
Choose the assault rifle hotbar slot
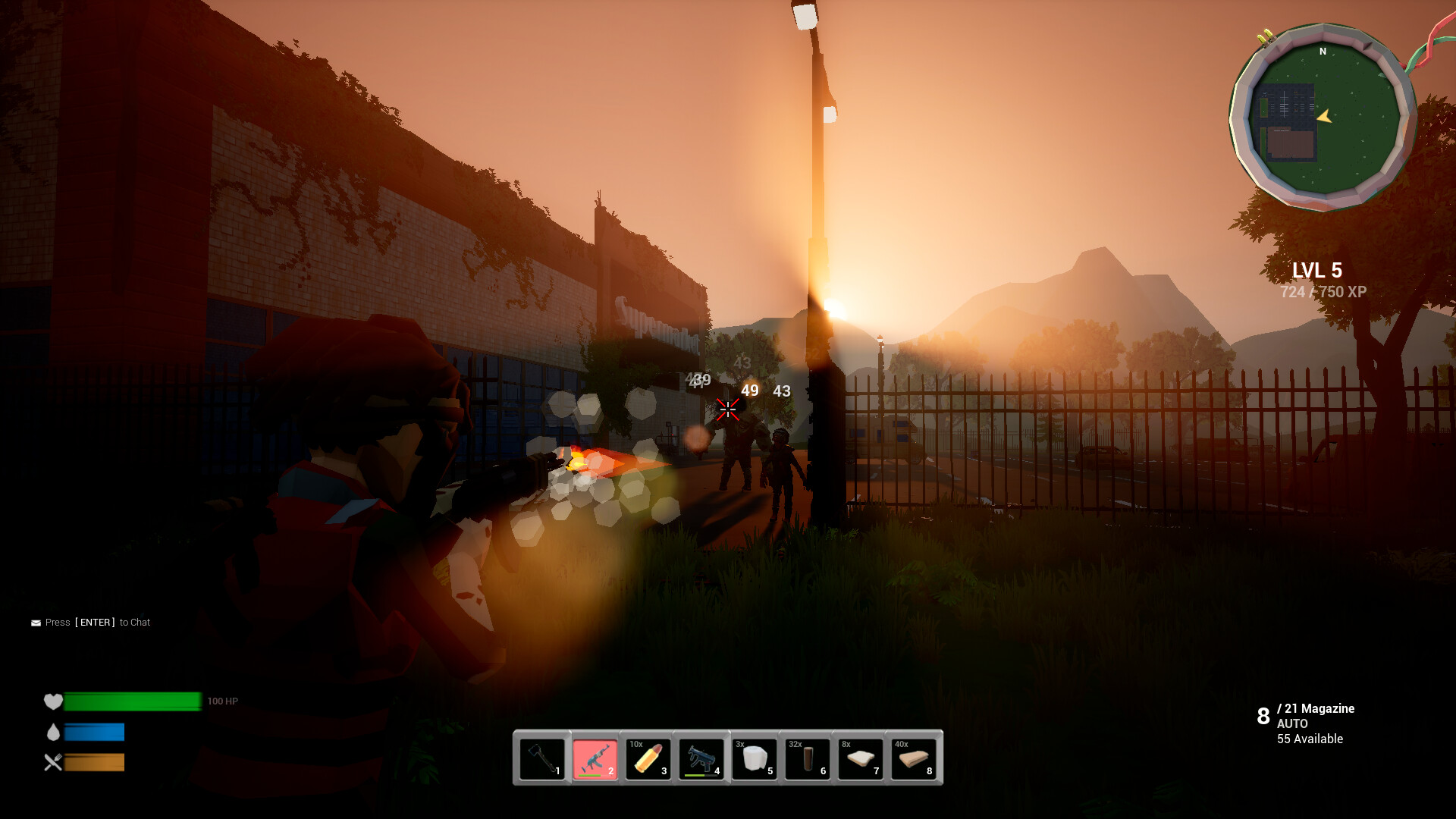coord(595,758)
